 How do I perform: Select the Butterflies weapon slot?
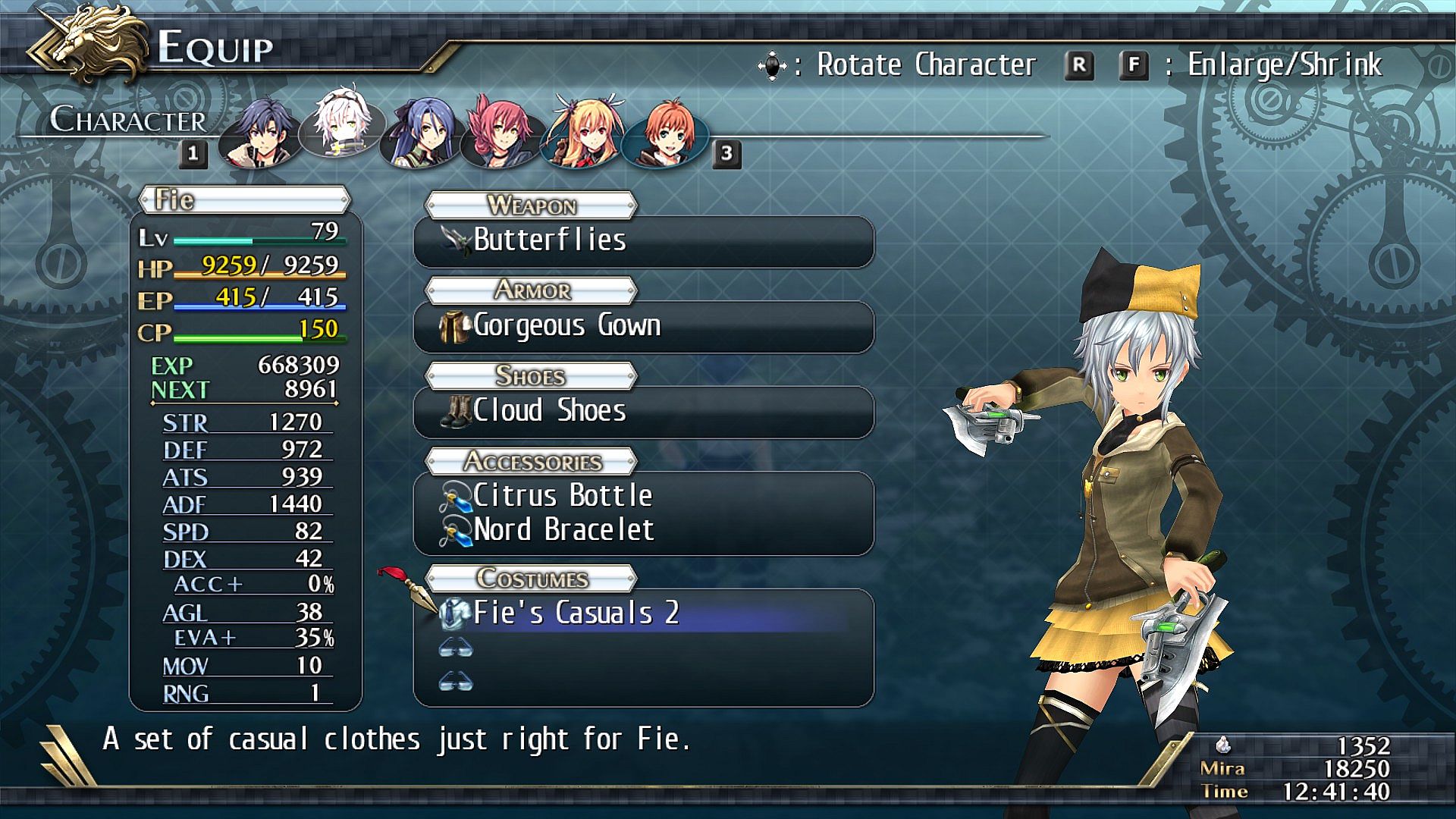tap(643, 241)
